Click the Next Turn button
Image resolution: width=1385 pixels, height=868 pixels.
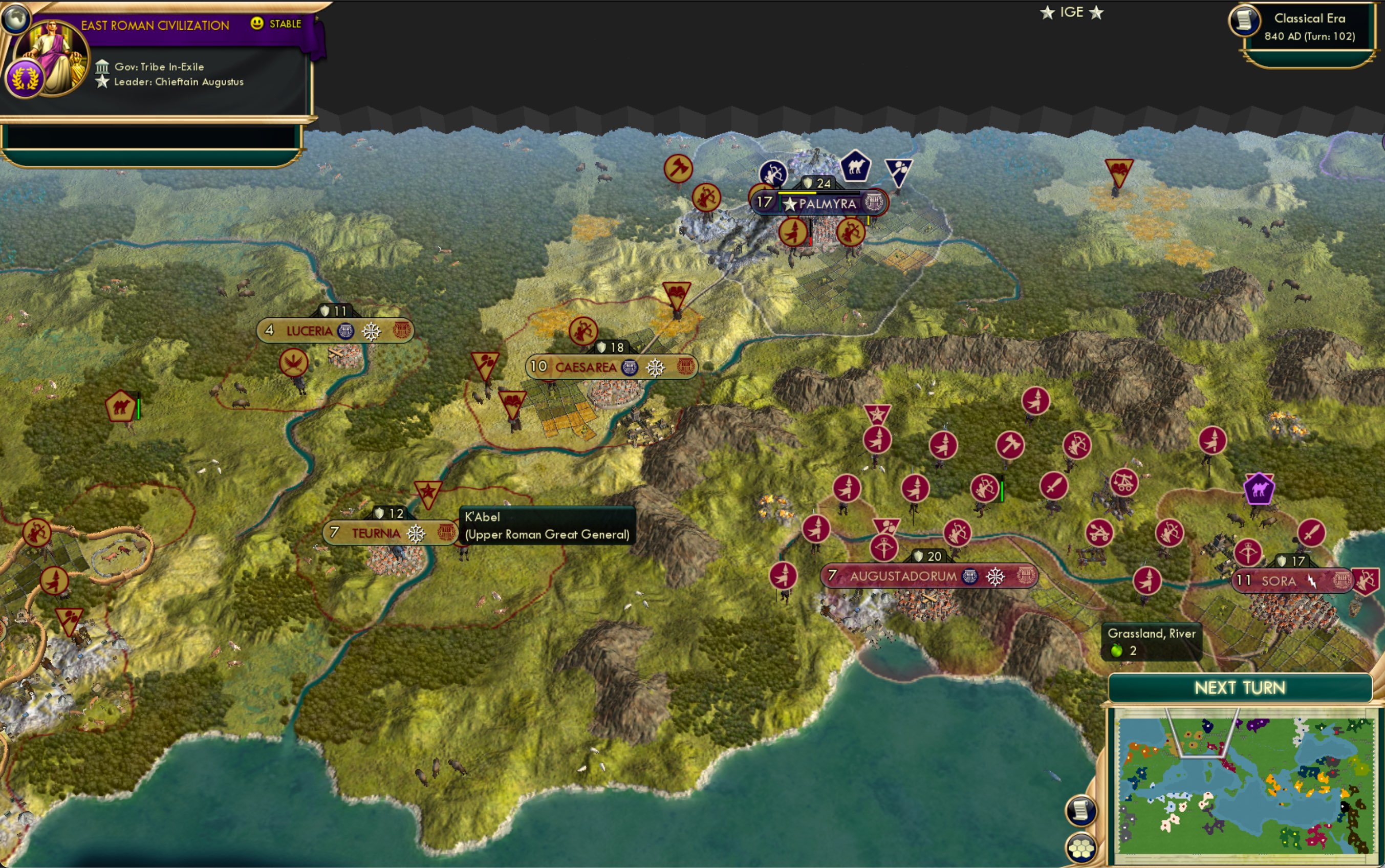click(x=1240, y=688)
